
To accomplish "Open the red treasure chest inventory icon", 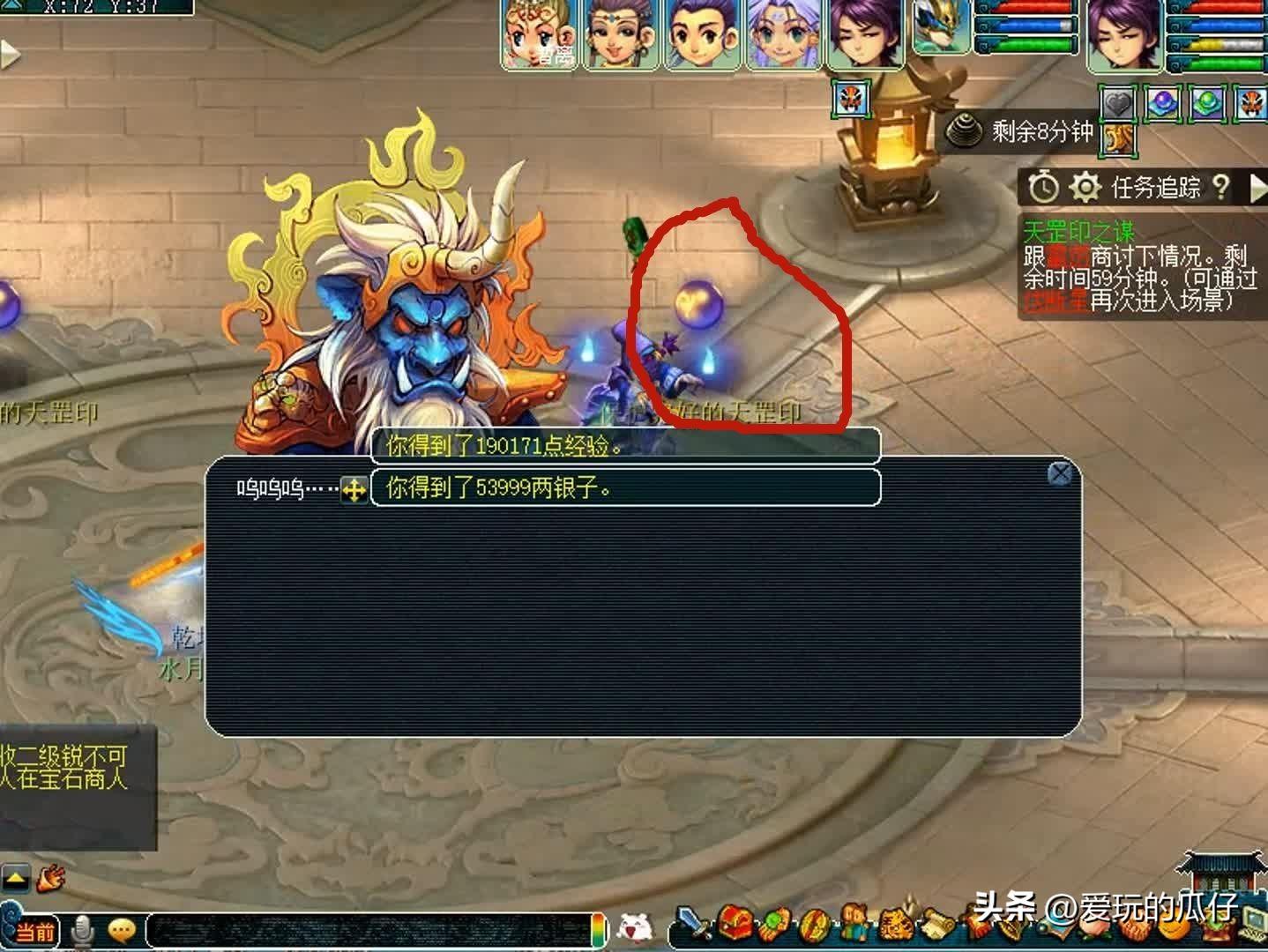I will tap(734, 924).
